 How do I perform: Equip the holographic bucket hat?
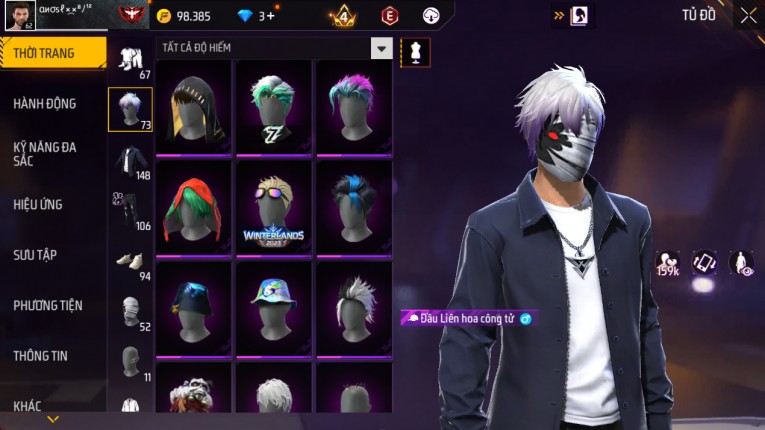(x=273, y=306)
